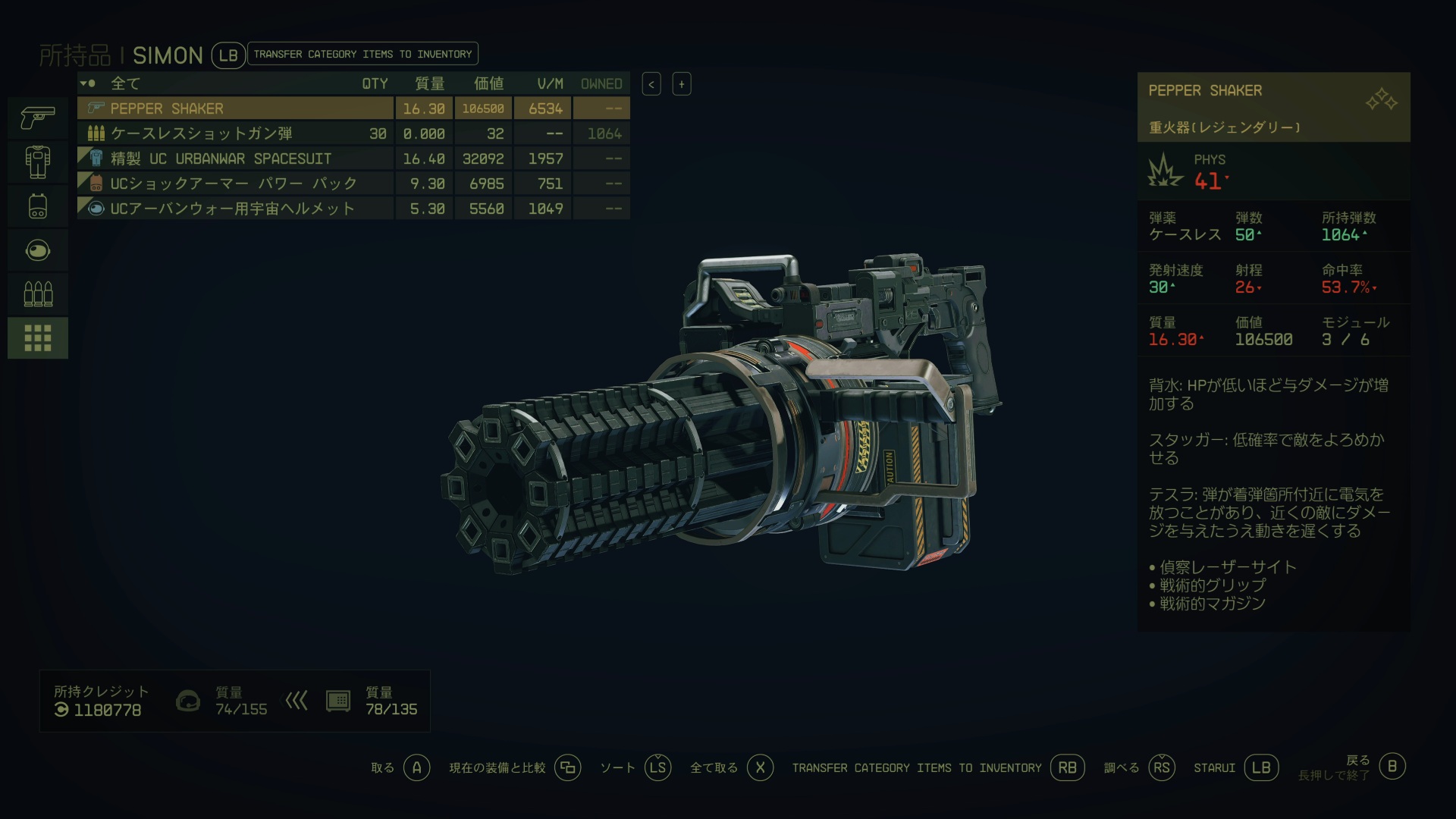Select the PEPPER SHAKER weapon row
The height and width of the screenshot is (819, 1456).
tap(235, 108)
